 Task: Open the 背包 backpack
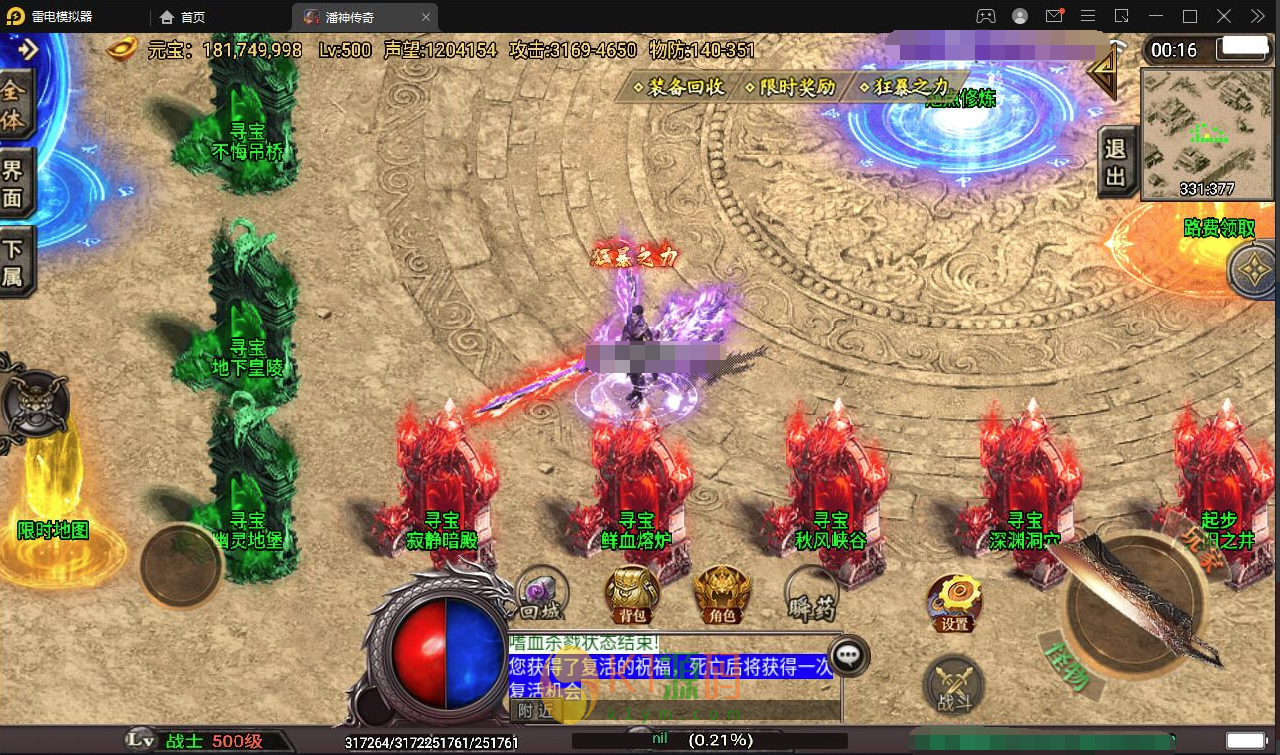click(632, 594)
